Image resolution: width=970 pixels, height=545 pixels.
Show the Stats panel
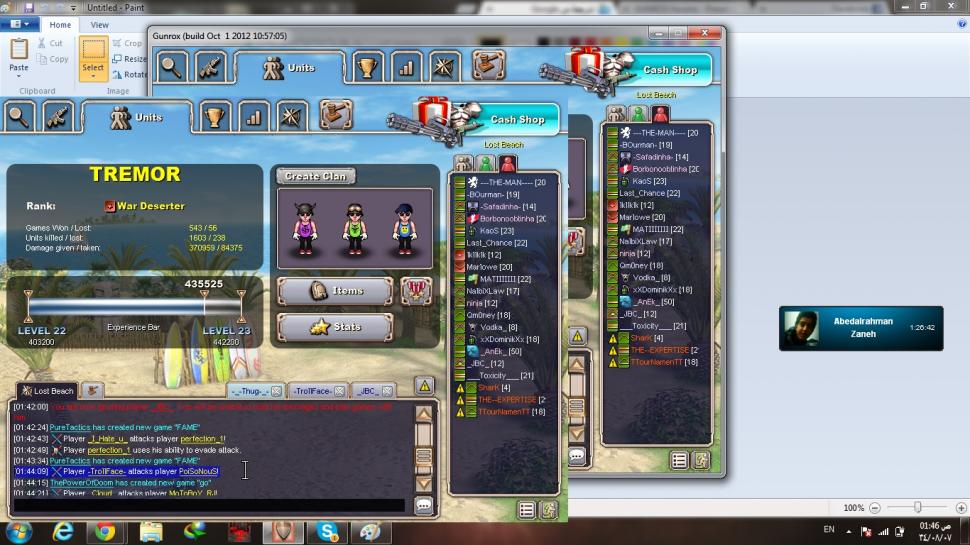coord(335,327)
